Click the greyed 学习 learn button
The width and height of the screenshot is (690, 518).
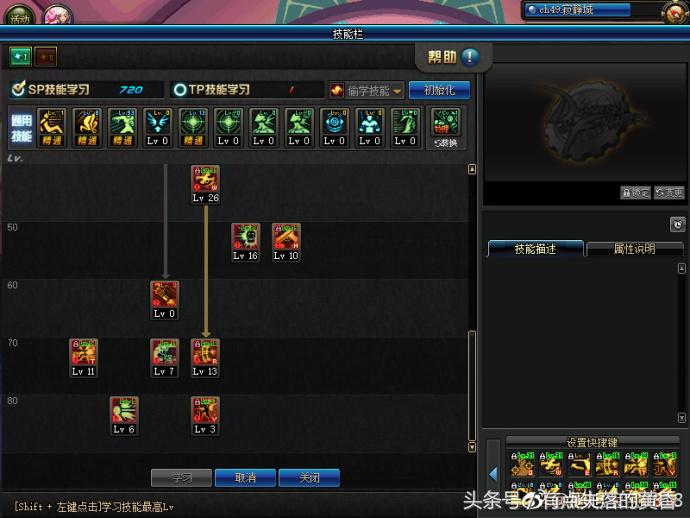click(x=181, y=478)
